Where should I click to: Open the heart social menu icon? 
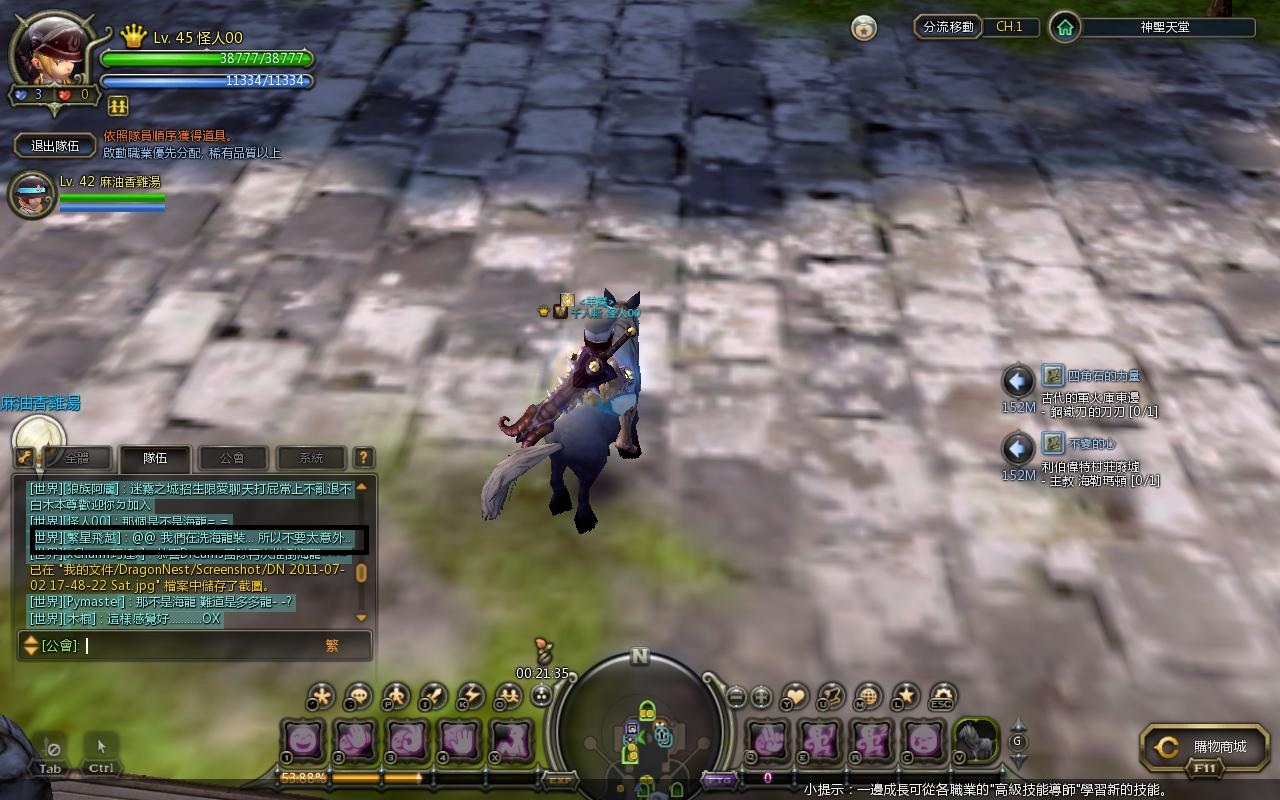[795, 696]
